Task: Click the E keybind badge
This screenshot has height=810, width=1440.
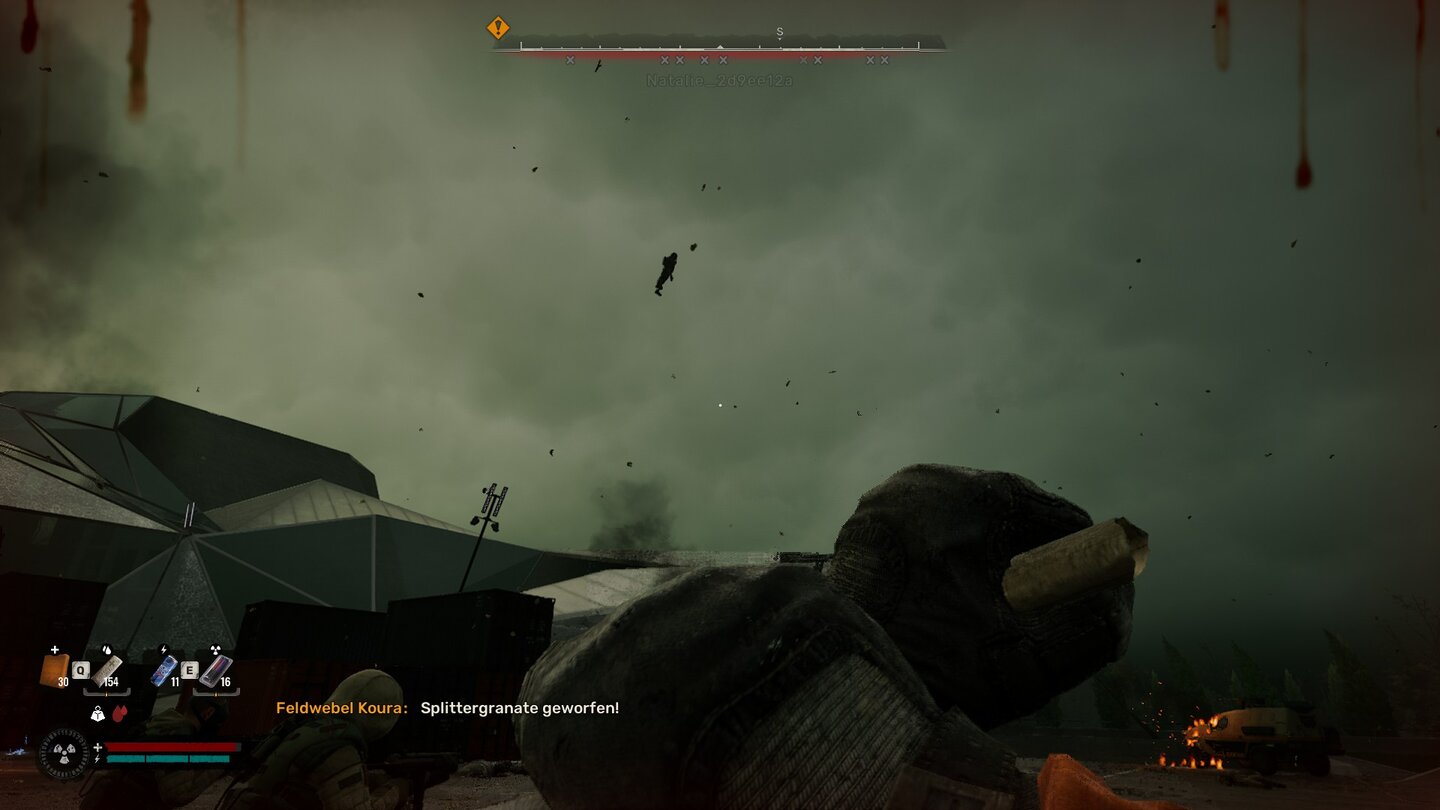Action: [190, 670]
